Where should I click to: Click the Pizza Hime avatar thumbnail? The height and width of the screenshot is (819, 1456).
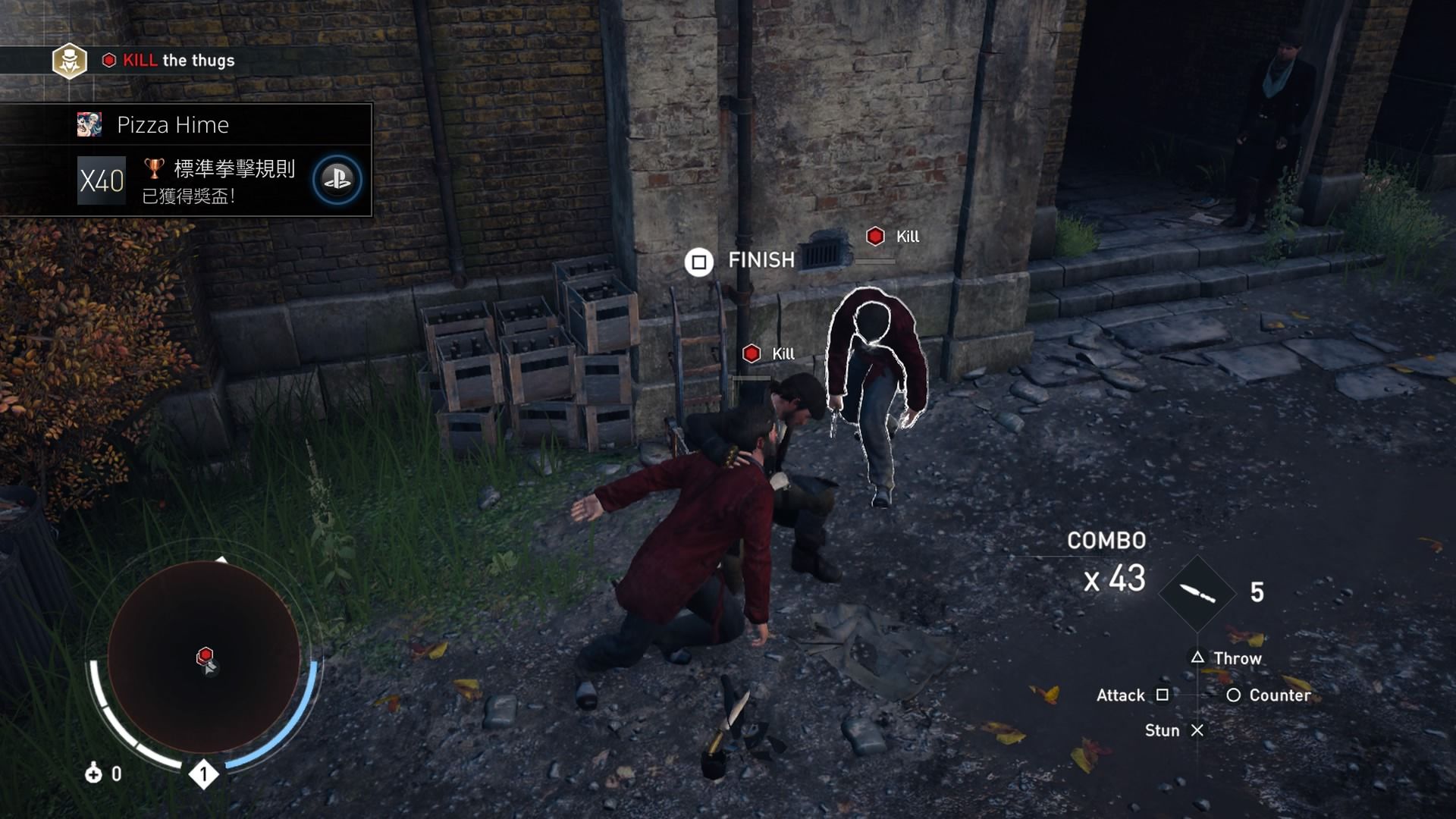(89, 124)
